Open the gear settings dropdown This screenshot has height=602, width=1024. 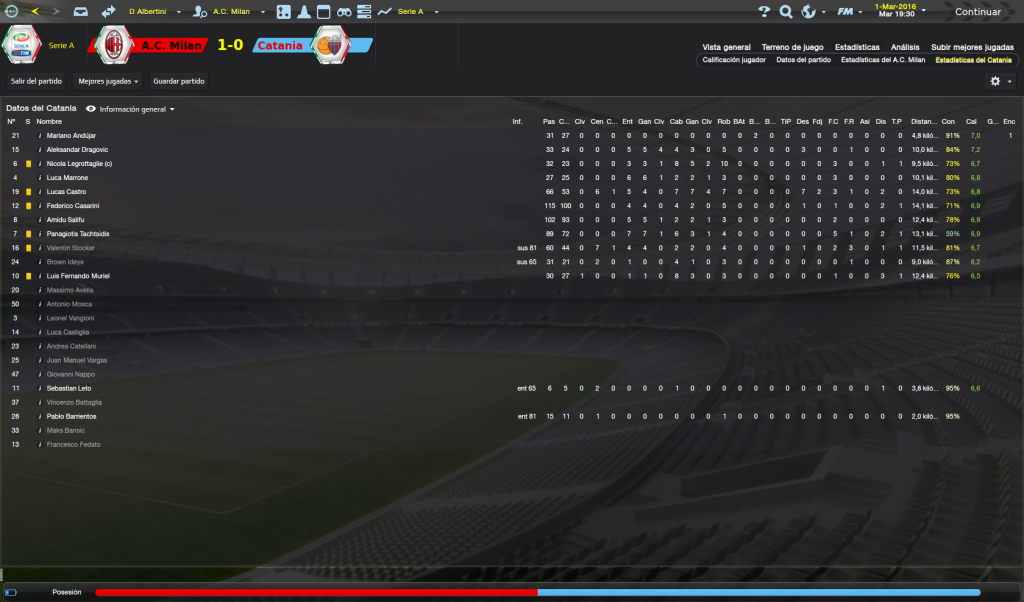click(1000, 81)
